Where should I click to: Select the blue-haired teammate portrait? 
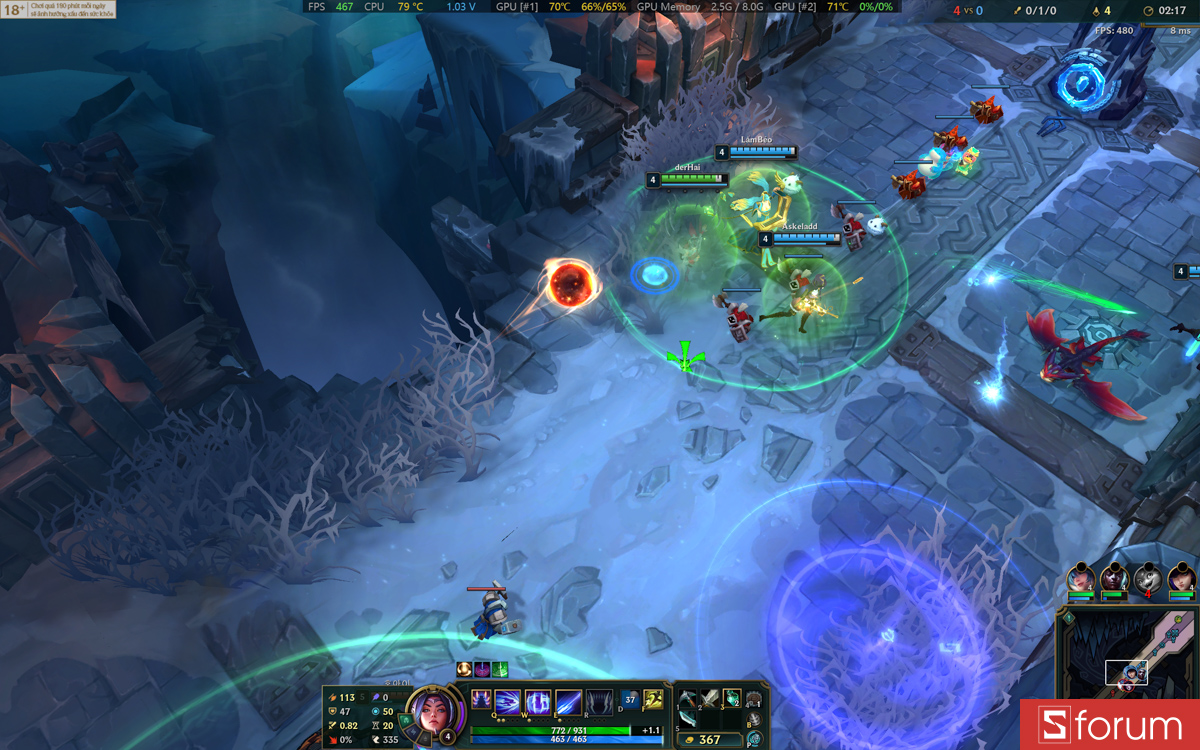[x=1080, y=578]
